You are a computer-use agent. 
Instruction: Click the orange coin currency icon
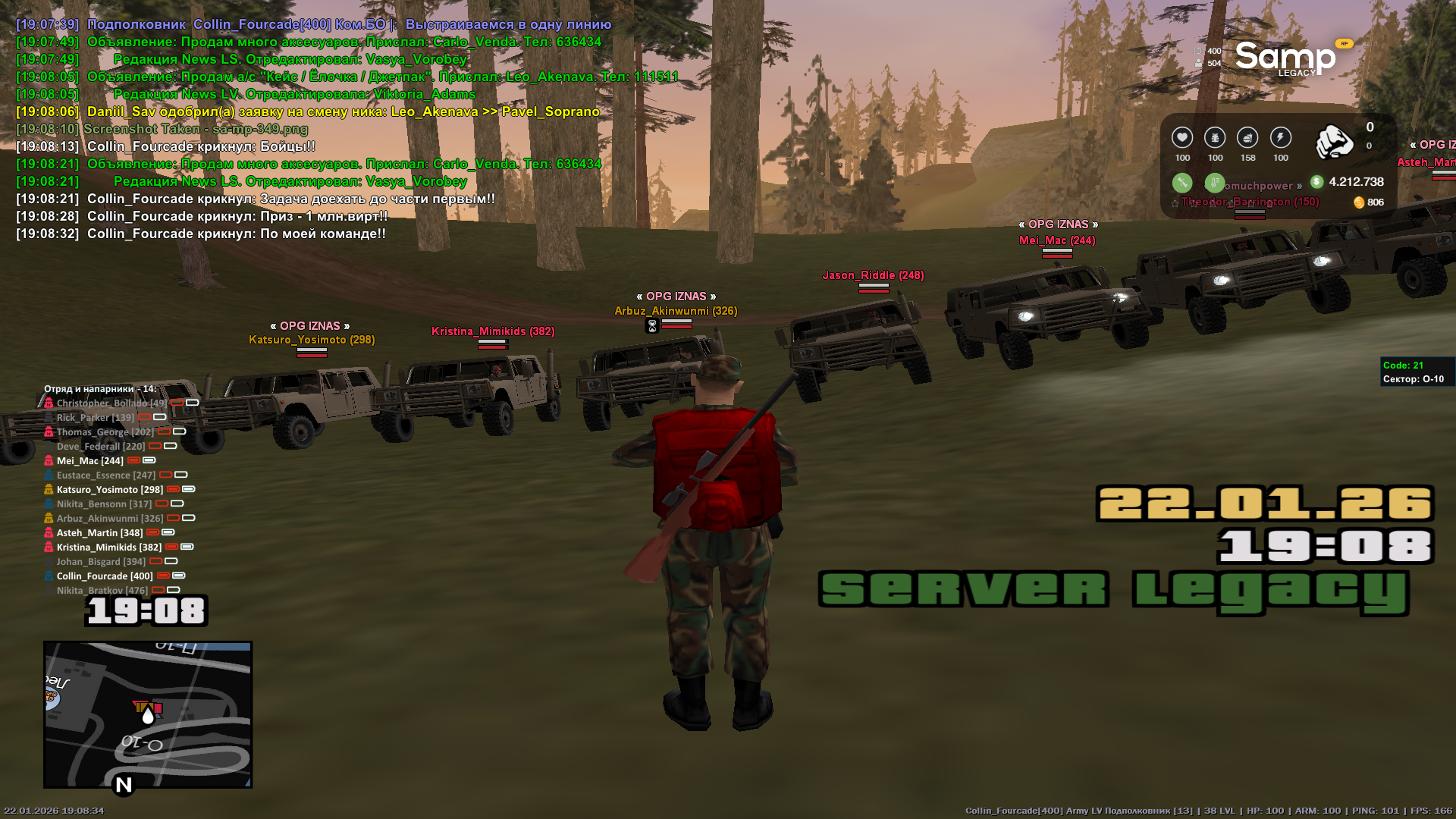coord(1359,202)
